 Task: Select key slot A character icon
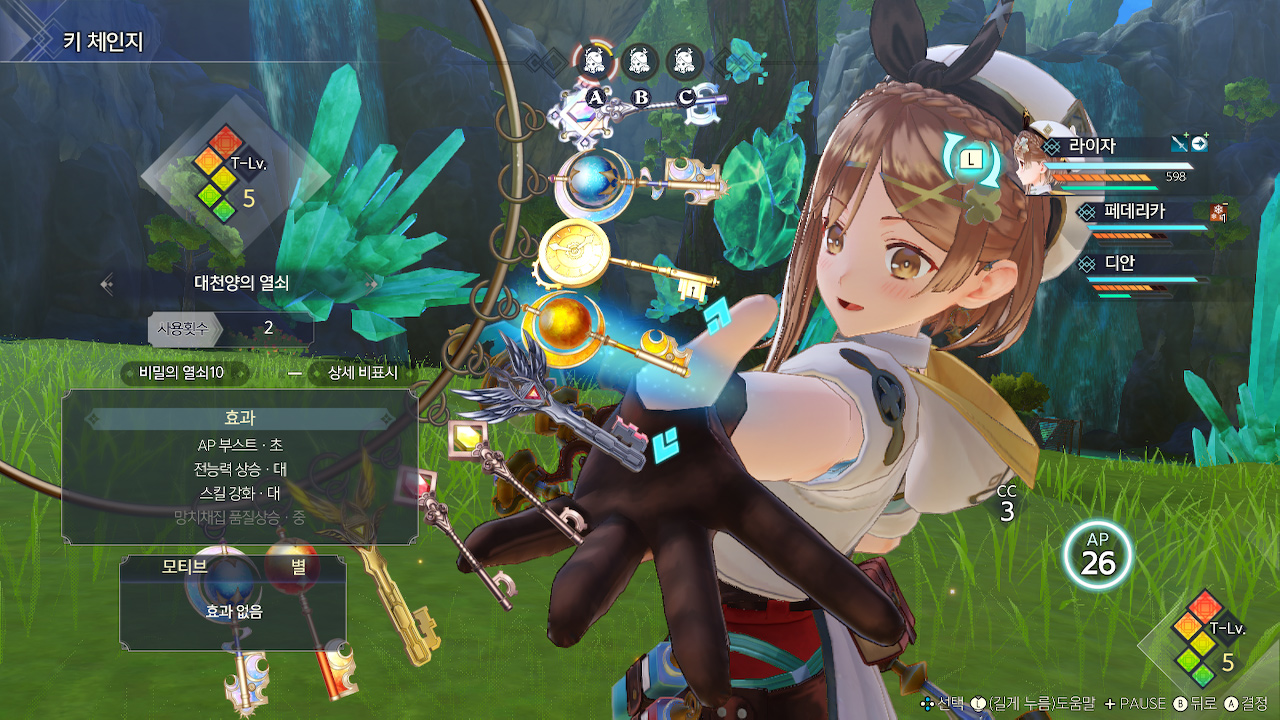point(595,62)
